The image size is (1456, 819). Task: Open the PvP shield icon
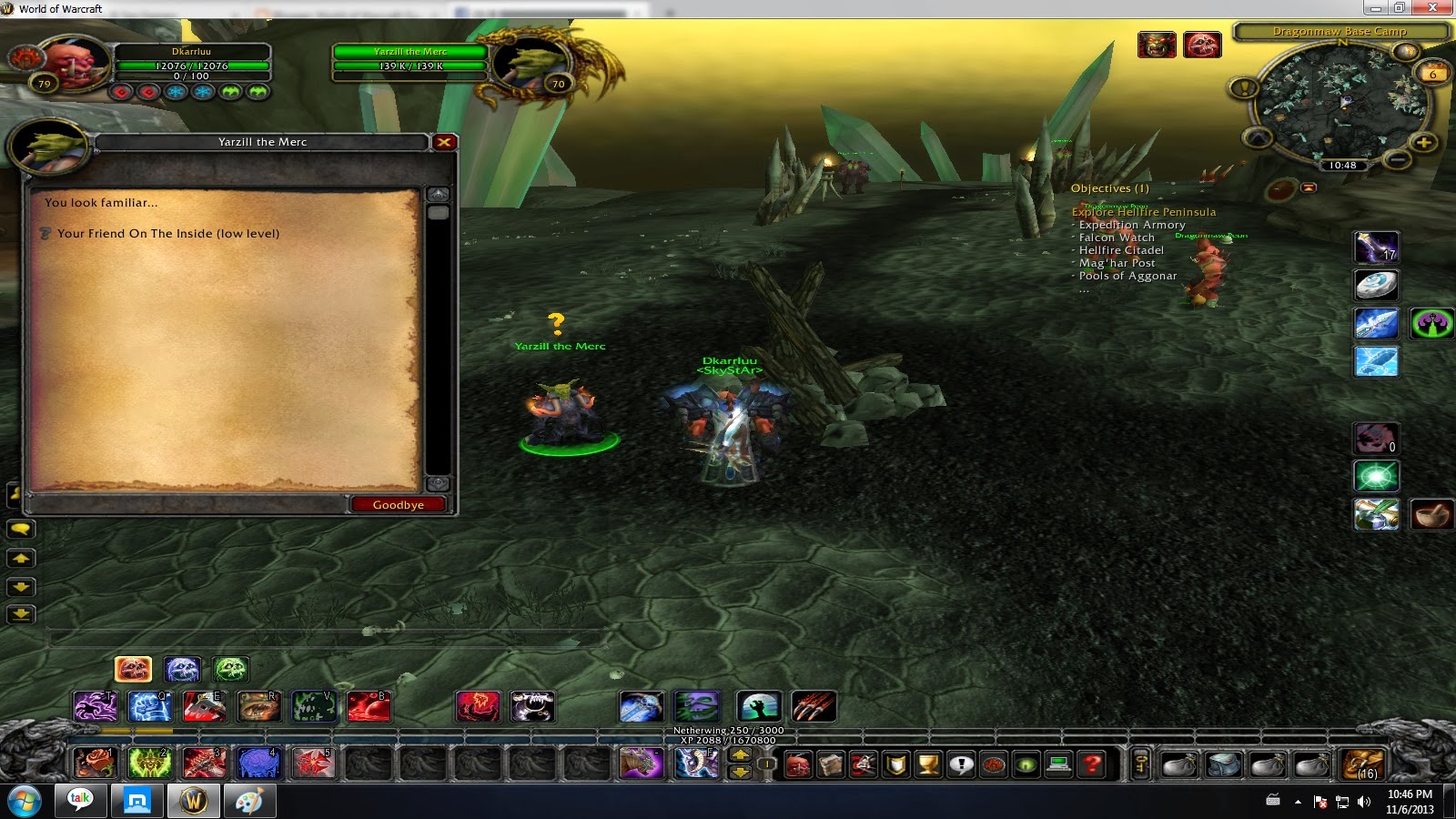tap(895, 764)
